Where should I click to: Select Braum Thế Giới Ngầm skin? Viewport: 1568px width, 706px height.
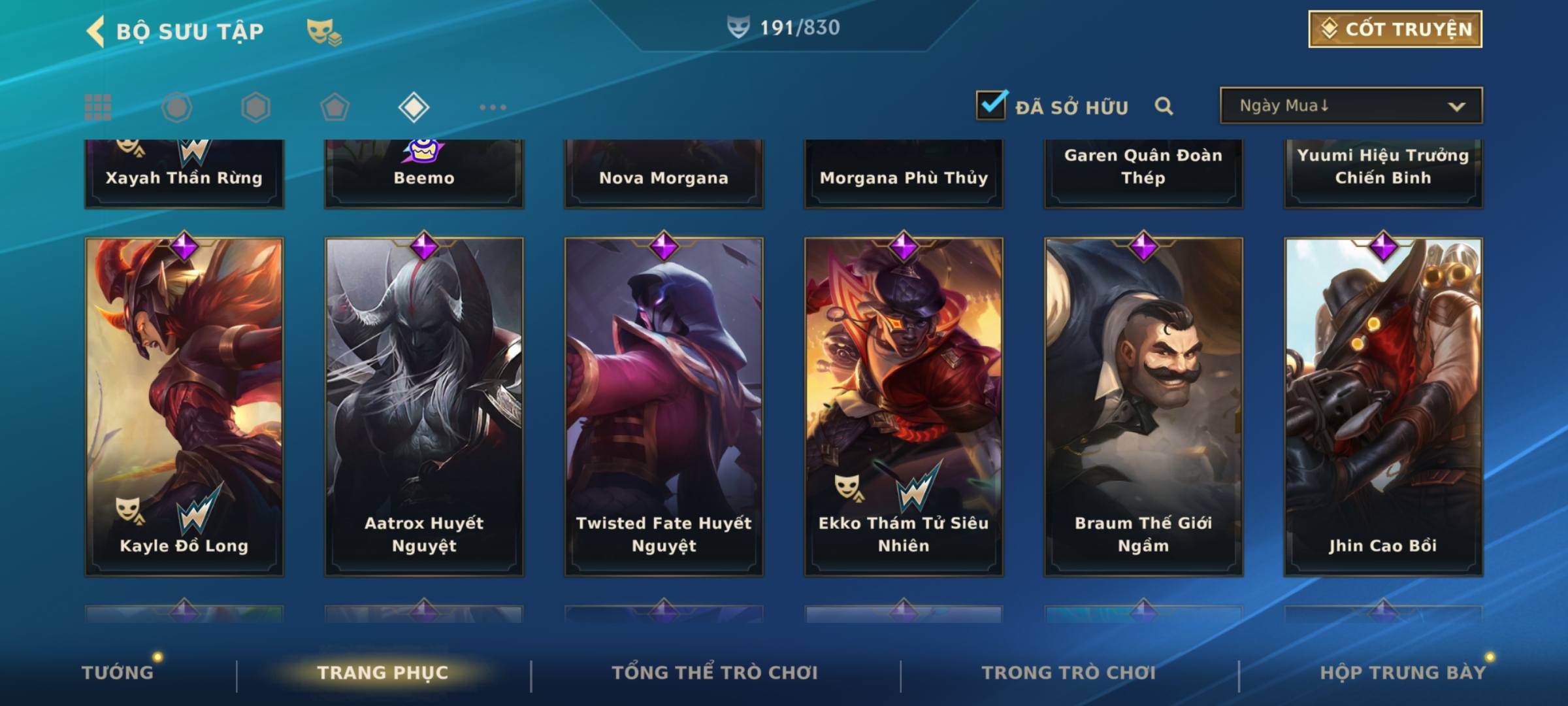(x=1143, y=405)
